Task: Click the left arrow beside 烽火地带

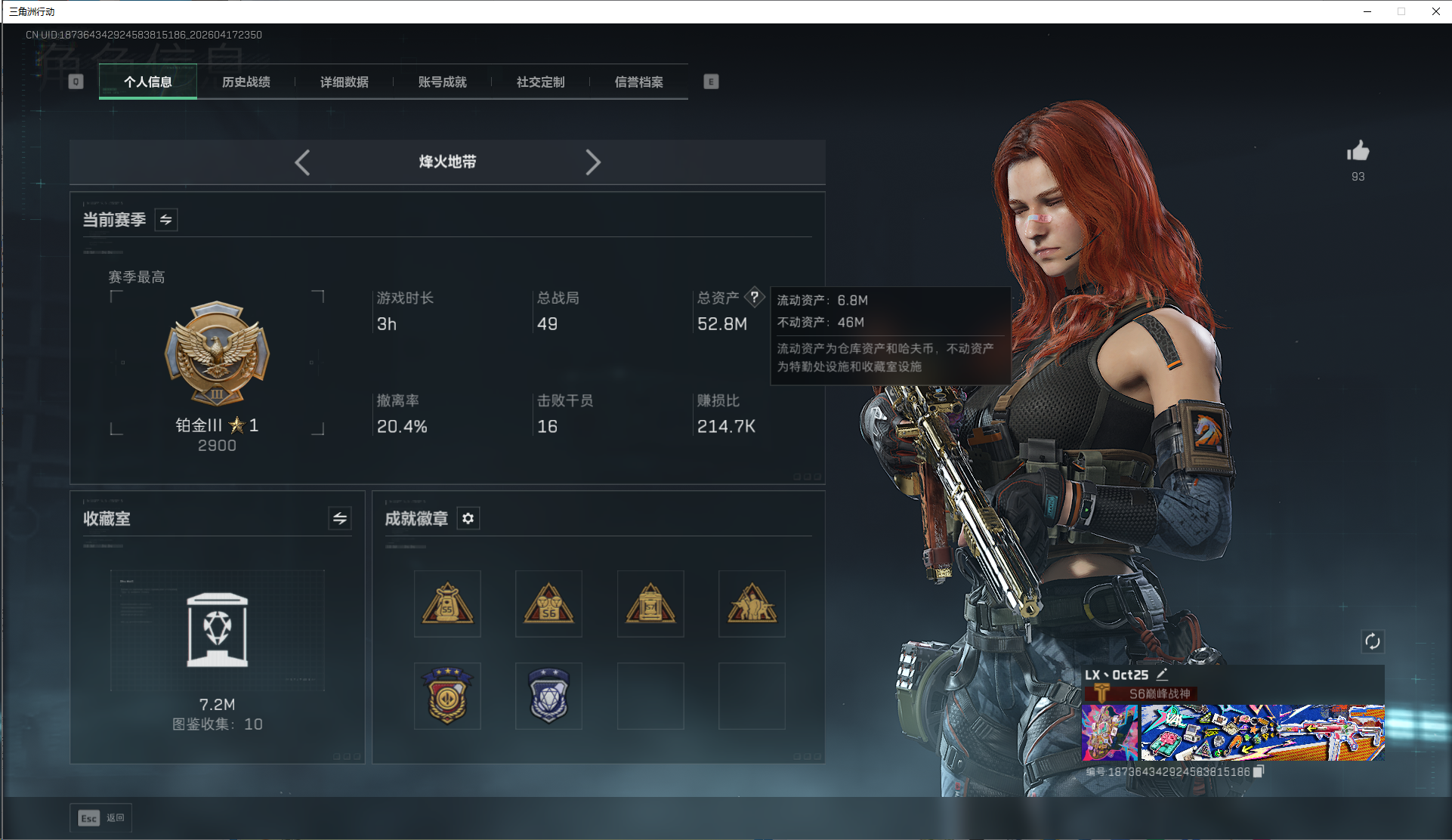Action: pyautogui.click(x=302, y=162)
